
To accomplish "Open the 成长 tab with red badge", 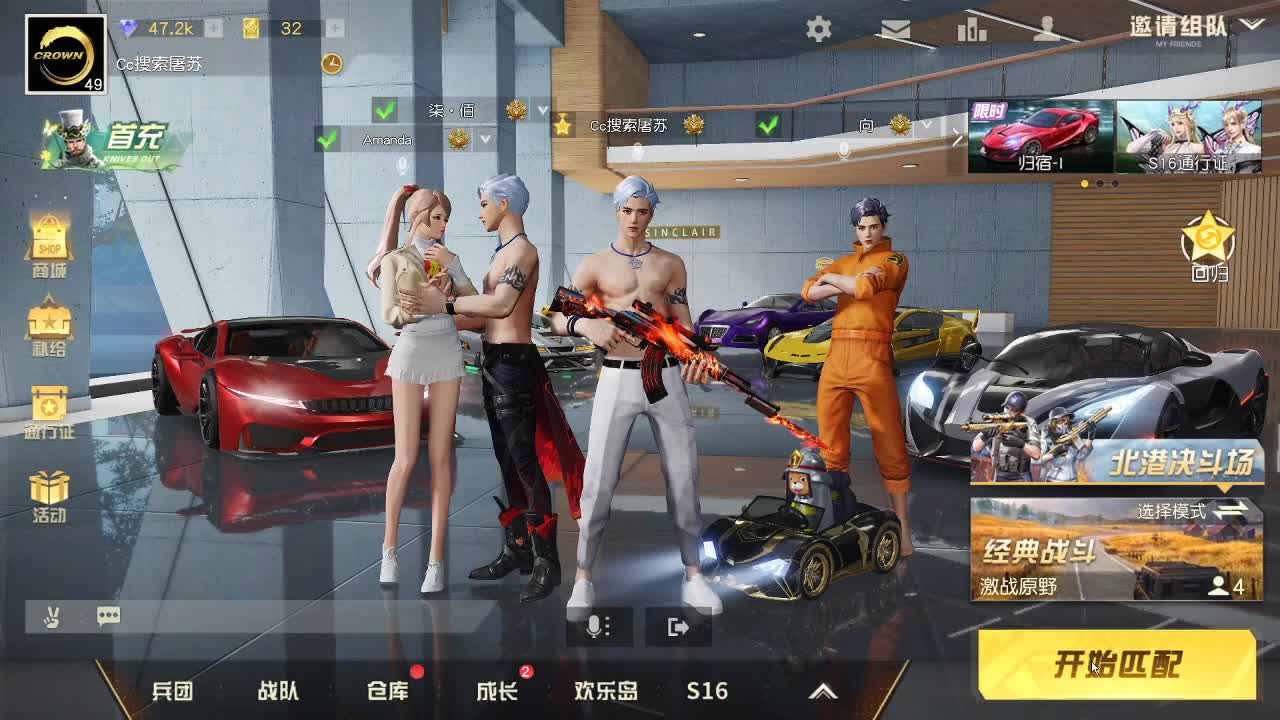I will coord(497,690).
